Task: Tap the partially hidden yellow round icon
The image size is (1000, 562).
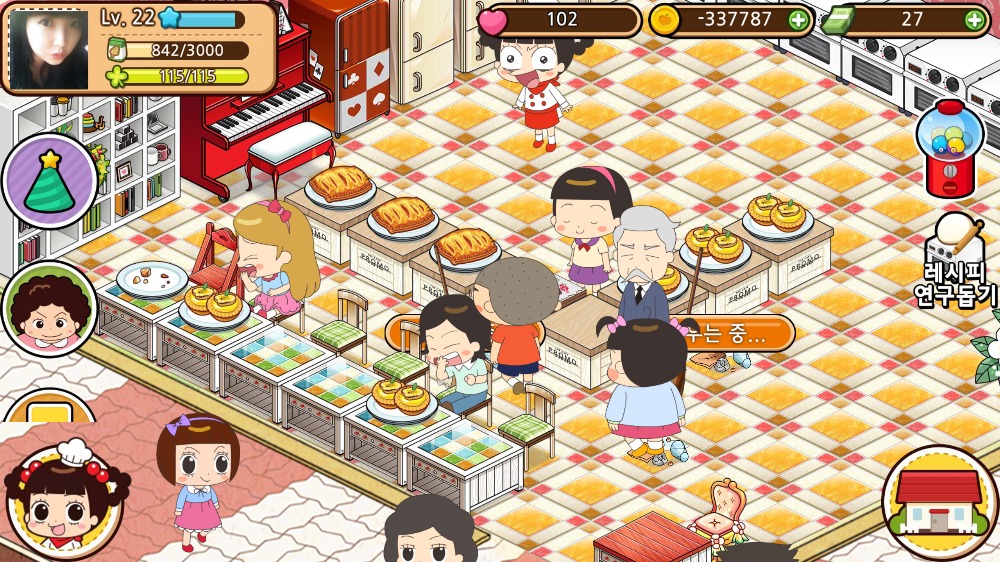Action: click(x=49, y=409)
